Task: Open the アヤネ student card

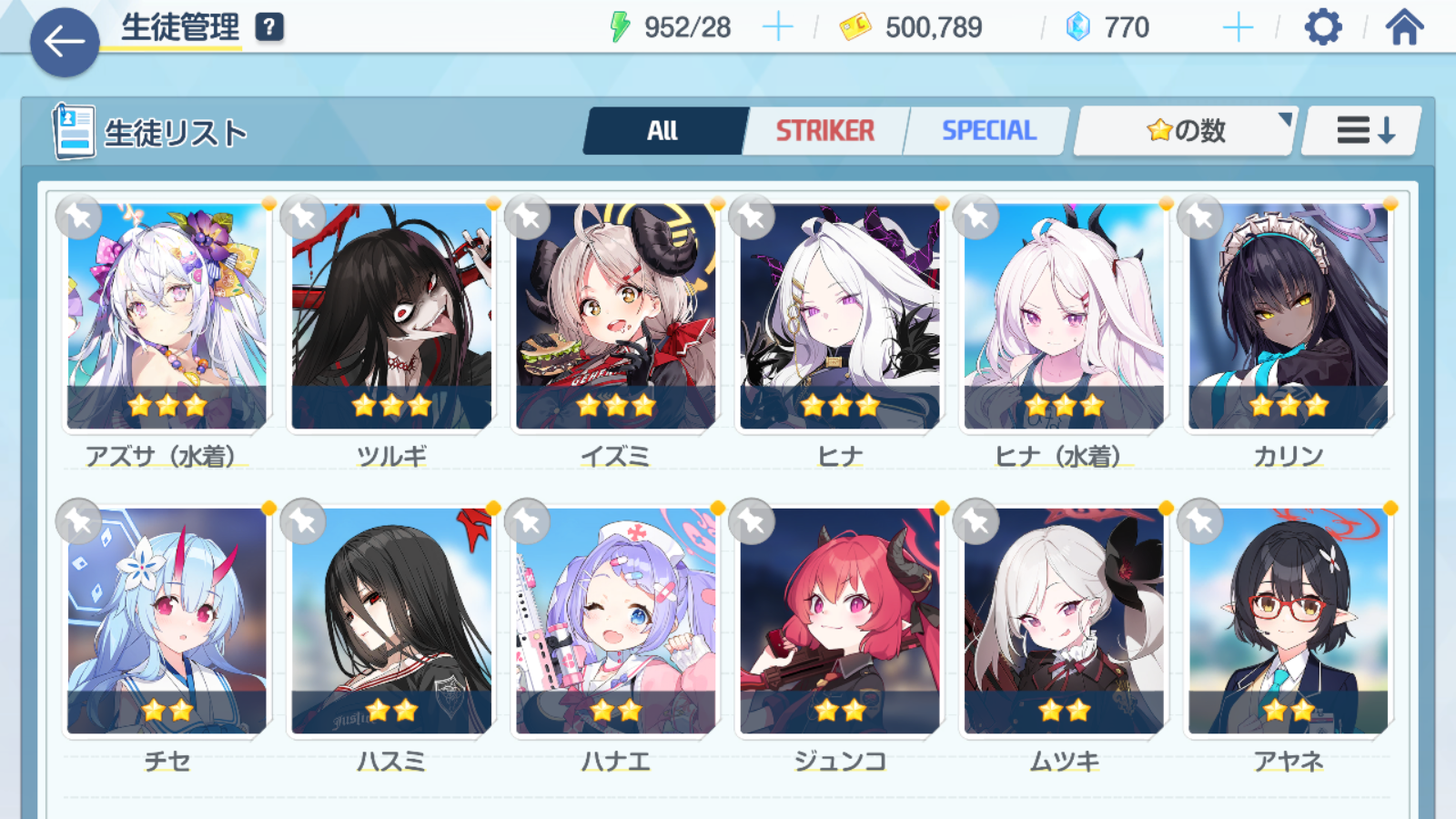Action: click(1288, 621)
